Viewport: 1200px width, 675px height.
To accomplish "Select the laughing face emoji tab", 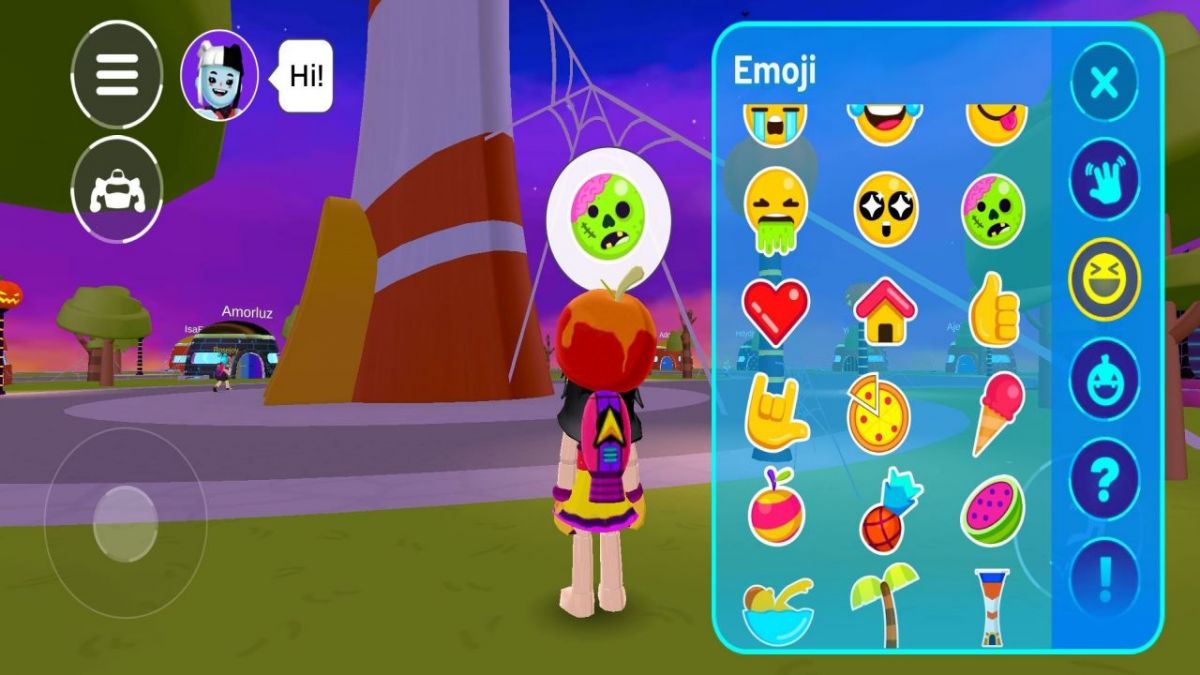I will [1104, 279].
